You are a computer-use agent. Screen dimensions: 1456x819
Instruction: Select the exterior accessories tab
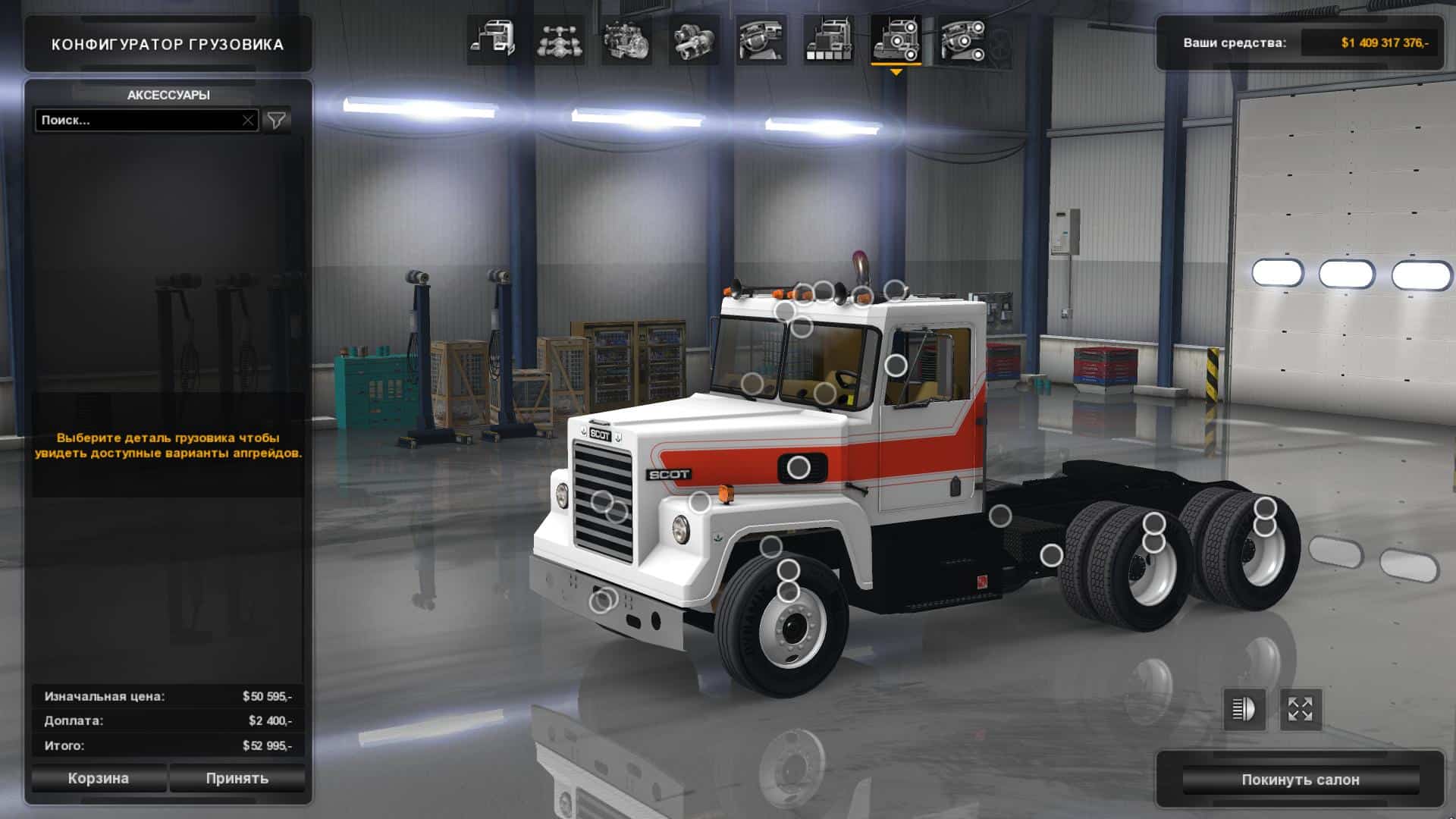point(896,40)
